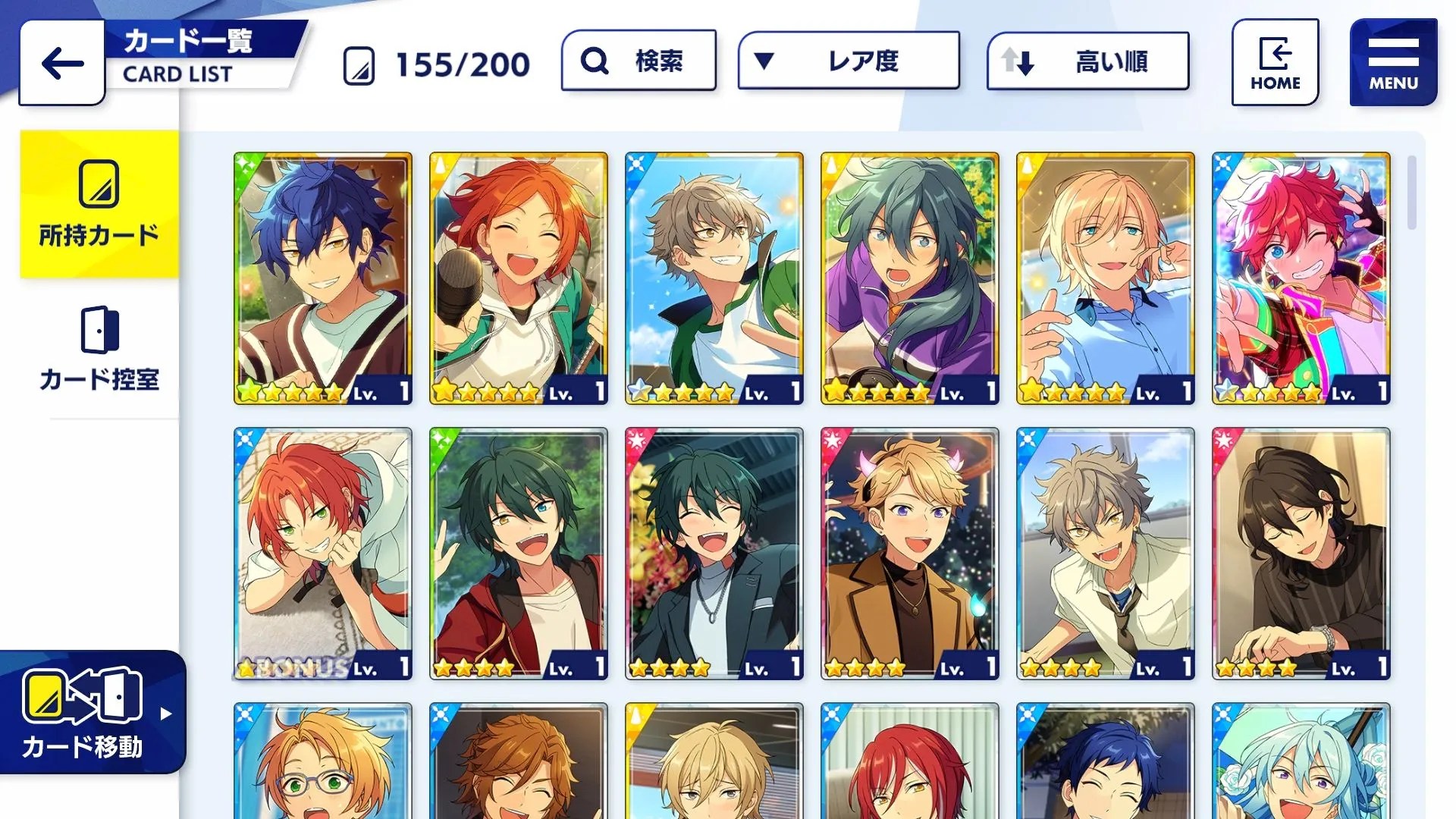Open the 検索 search button

tap(639, 61)
